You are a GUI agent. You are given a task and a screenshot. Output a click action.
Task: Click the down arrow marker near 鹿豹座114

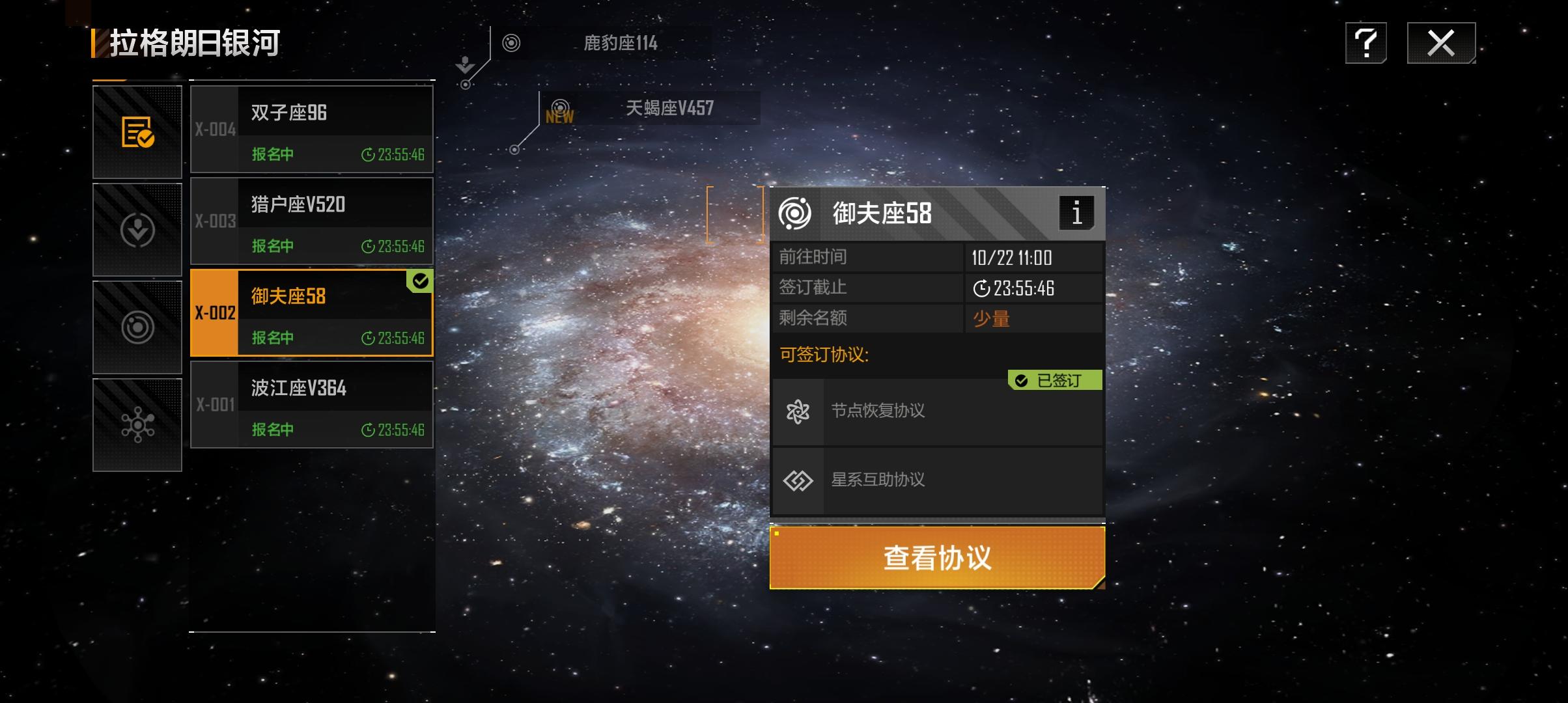point(464,63)
